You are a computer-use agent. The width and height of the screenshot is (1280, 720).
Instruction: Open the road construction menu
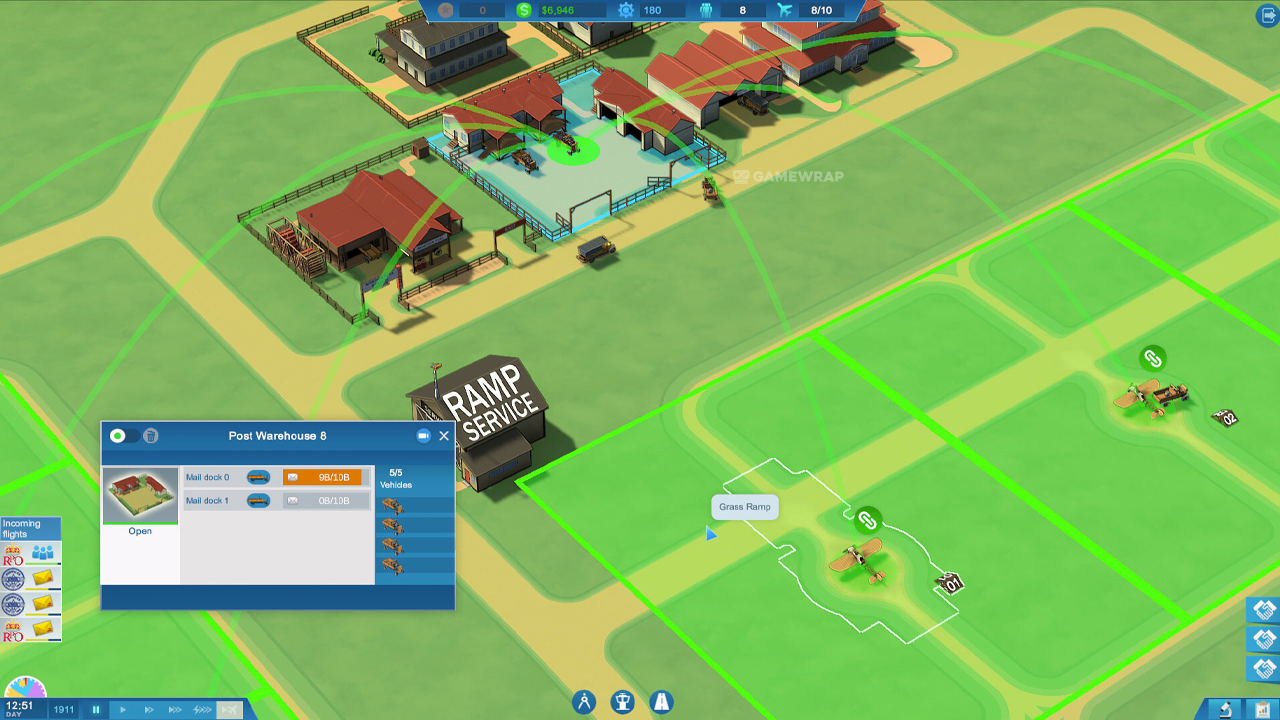click(x=661, y=702)
